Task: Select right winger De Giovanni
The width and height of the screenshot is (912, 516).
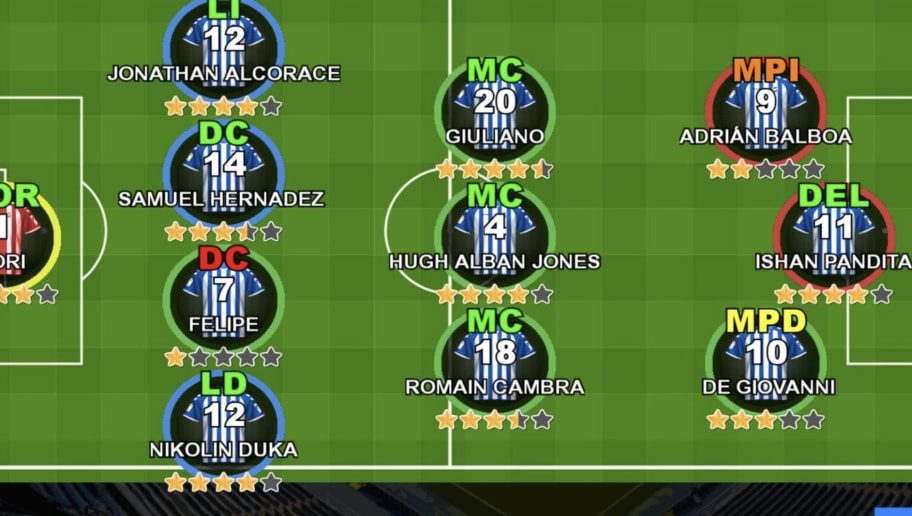Action: [x=766, y=356]
